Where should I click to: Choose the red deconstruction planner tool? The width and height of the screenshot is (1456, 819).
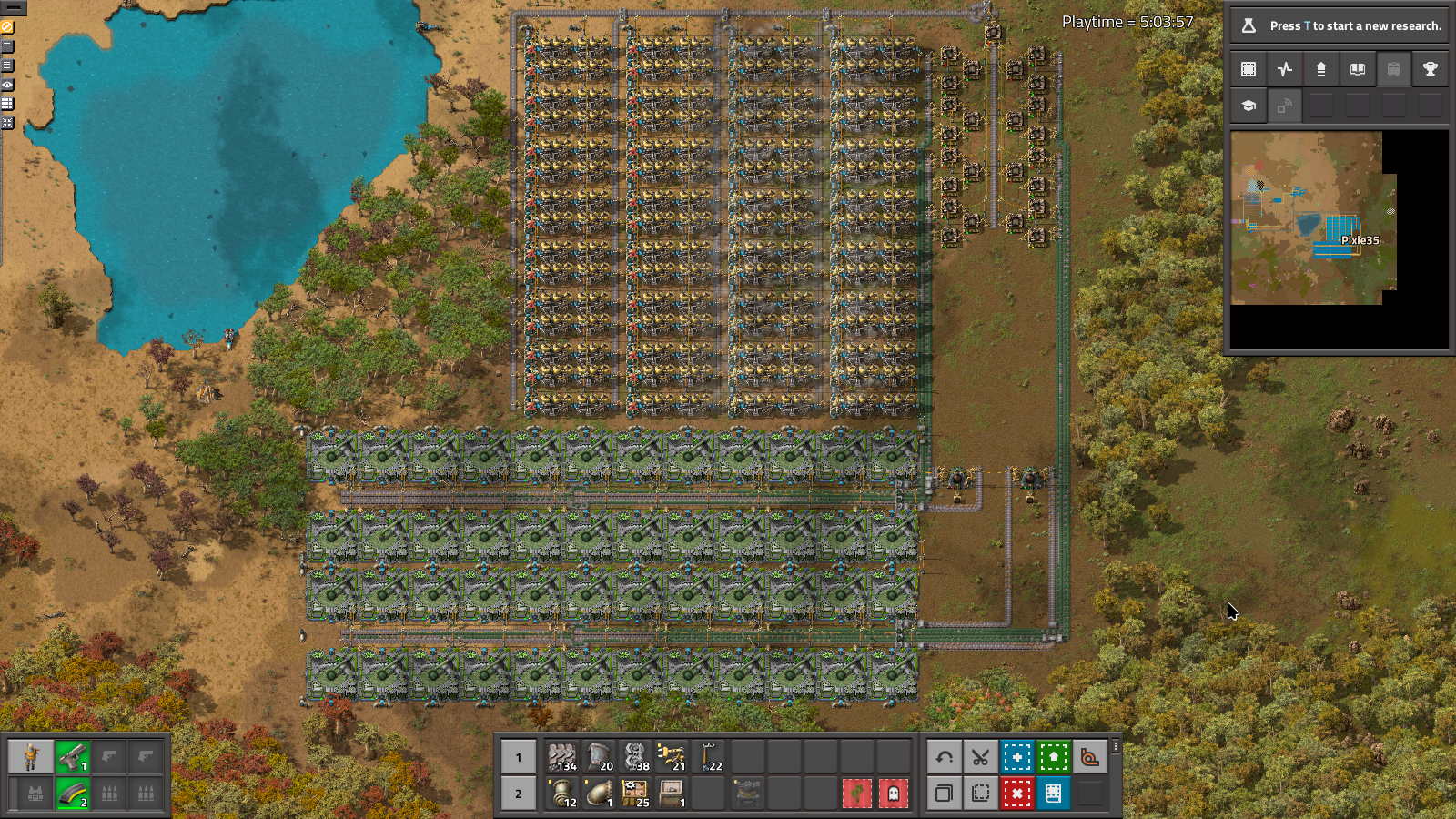[x=1017, y=794]
